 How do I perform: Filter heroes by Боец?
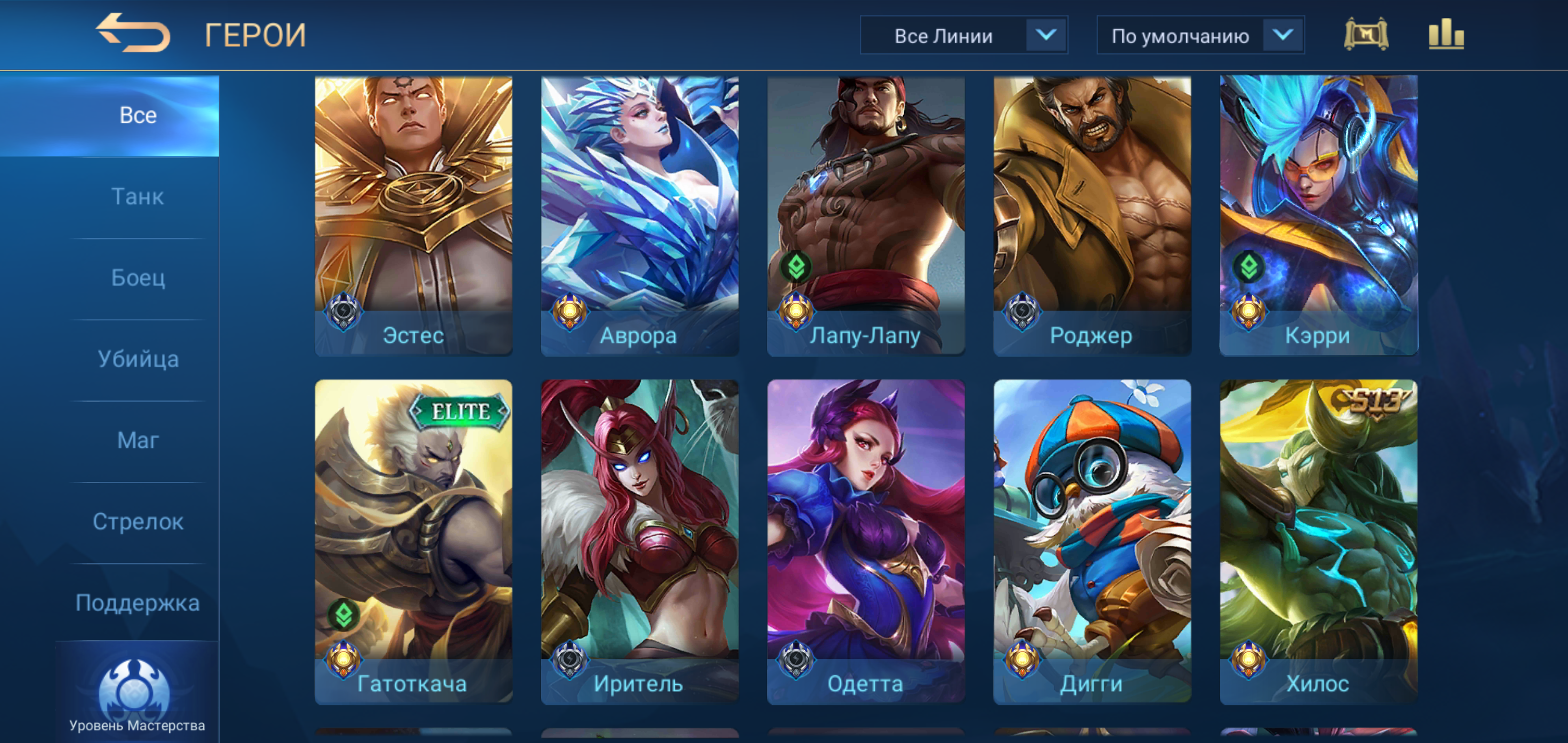click(138, 278)
